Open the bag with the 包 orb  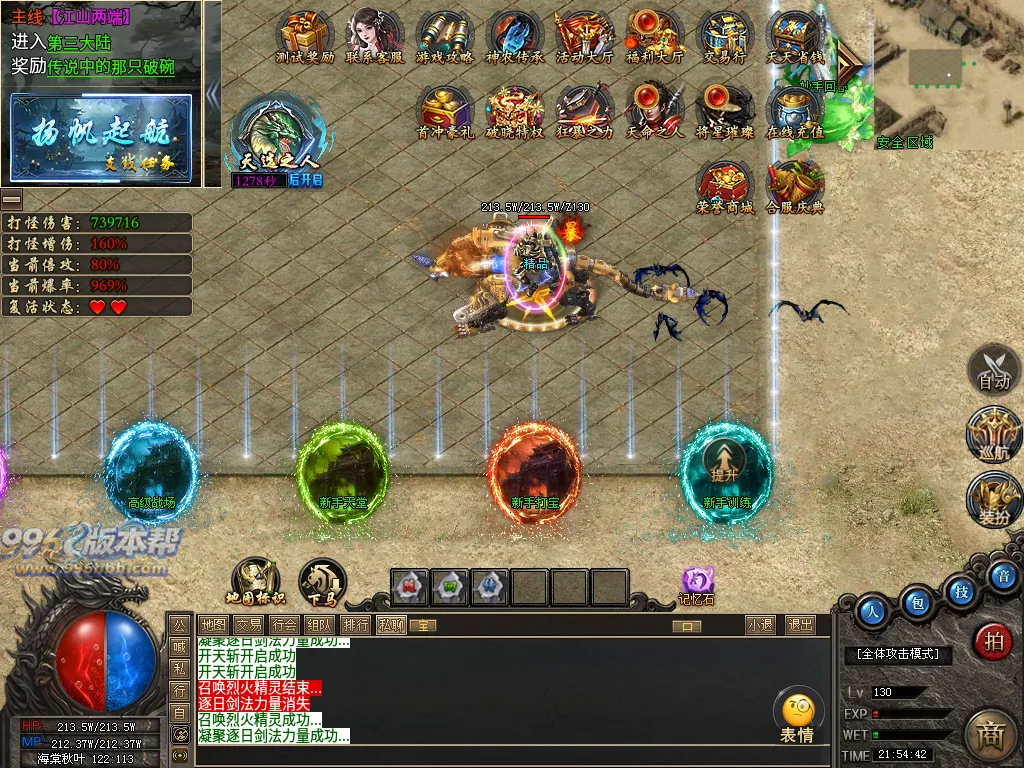(915, 603)
